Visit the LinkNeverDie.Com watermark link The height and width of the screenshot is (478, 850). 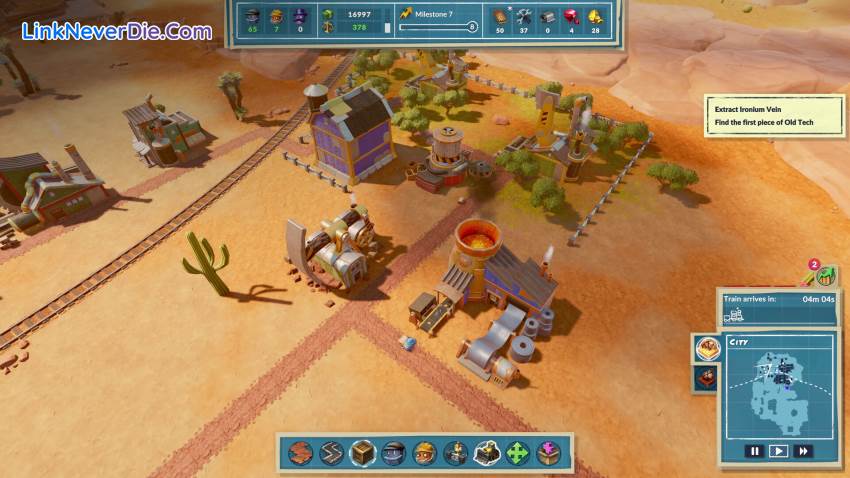117,31
